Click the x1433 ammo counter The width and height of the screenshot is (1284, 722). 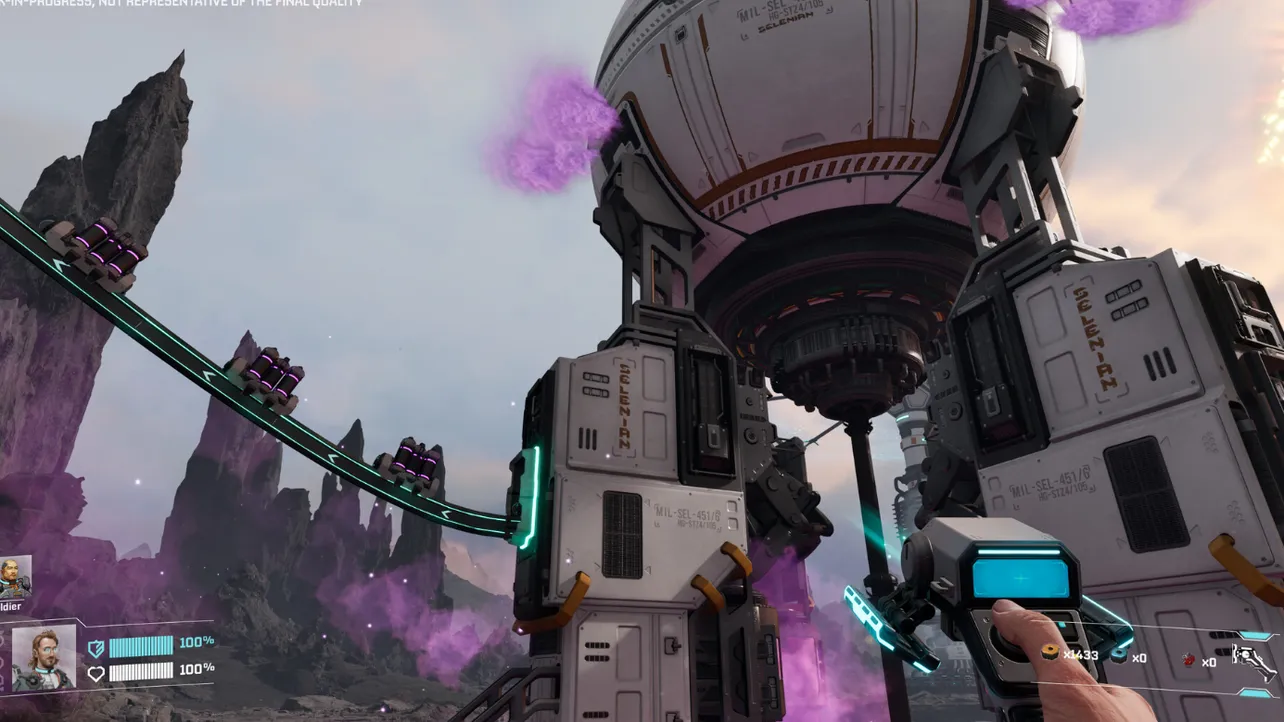coord(1081,656)
